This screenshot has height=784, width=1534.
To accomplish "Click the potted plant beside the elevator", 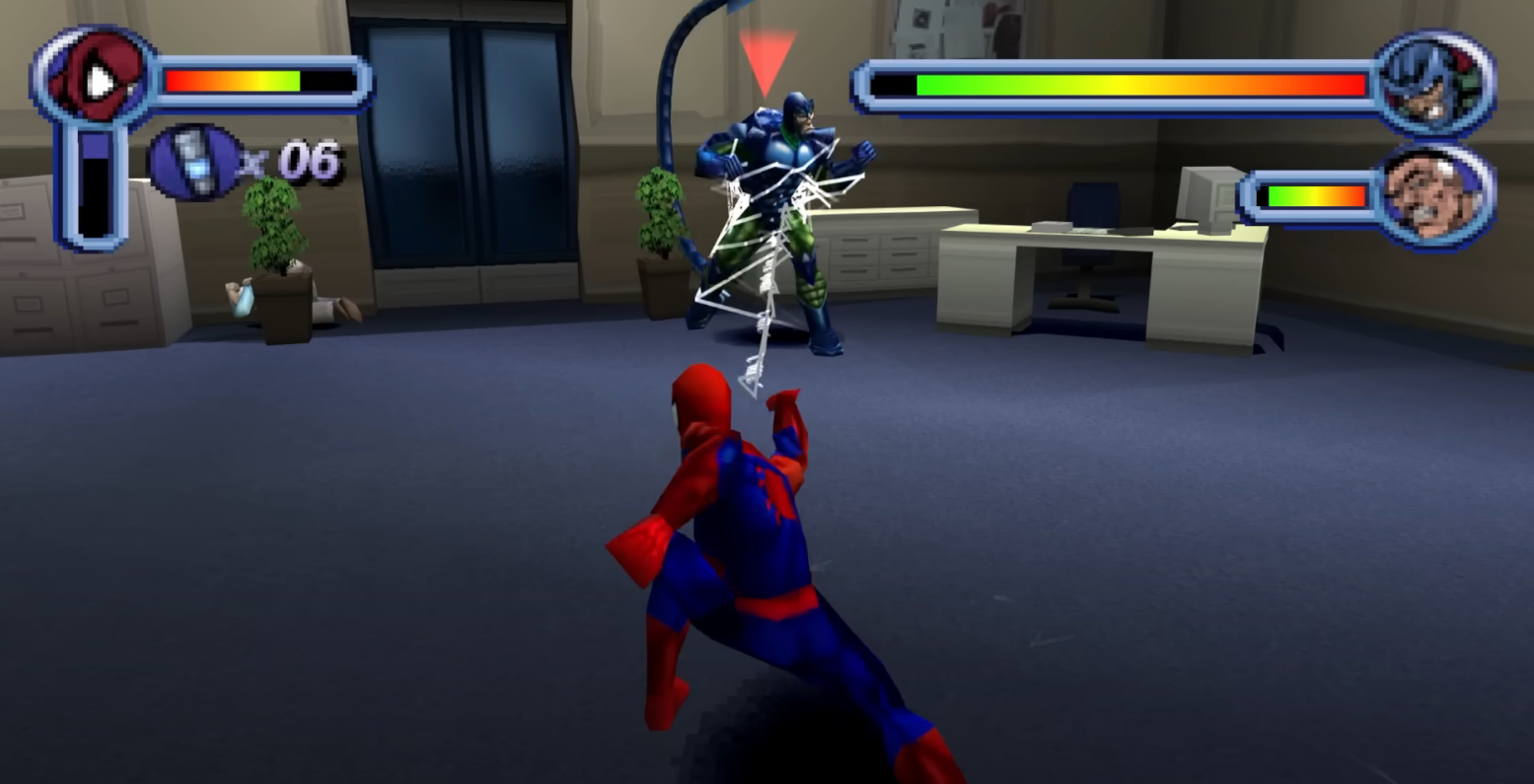I will [x=274, y=247].
